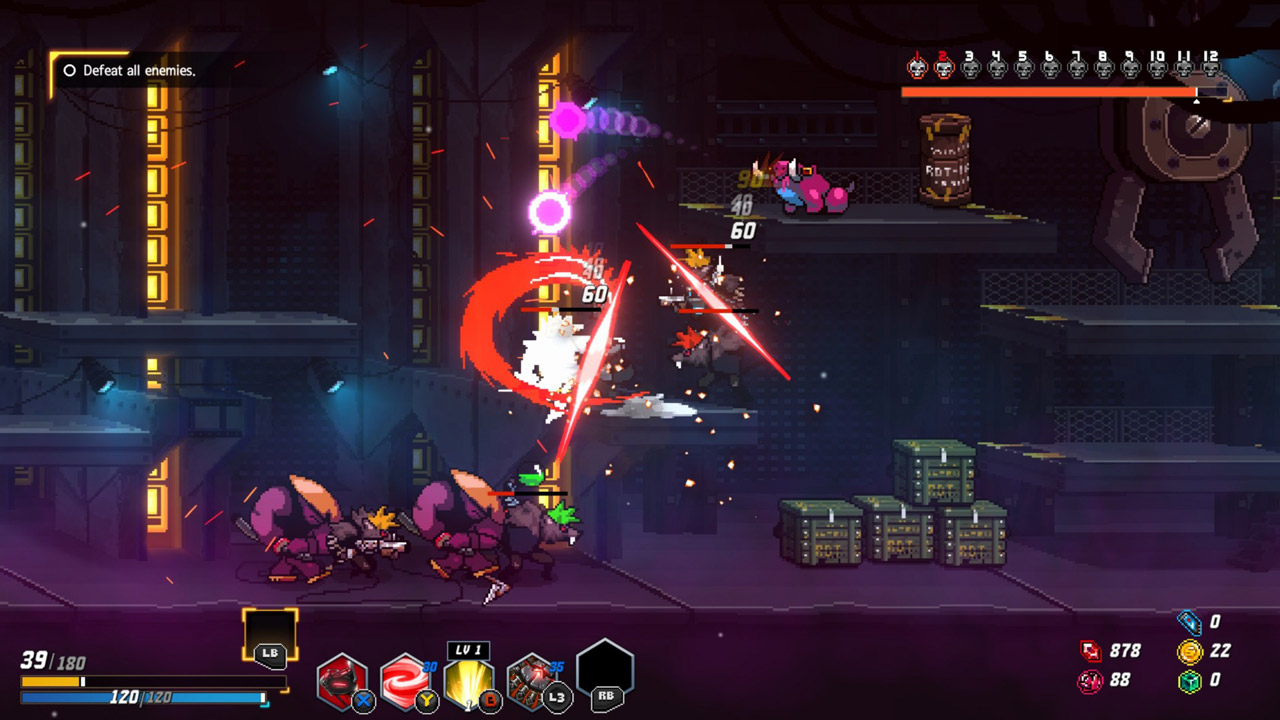This screenshot has height=720, width=1280.
Task: Select the green cube resource icon
Action: (x=1189, y=680)
